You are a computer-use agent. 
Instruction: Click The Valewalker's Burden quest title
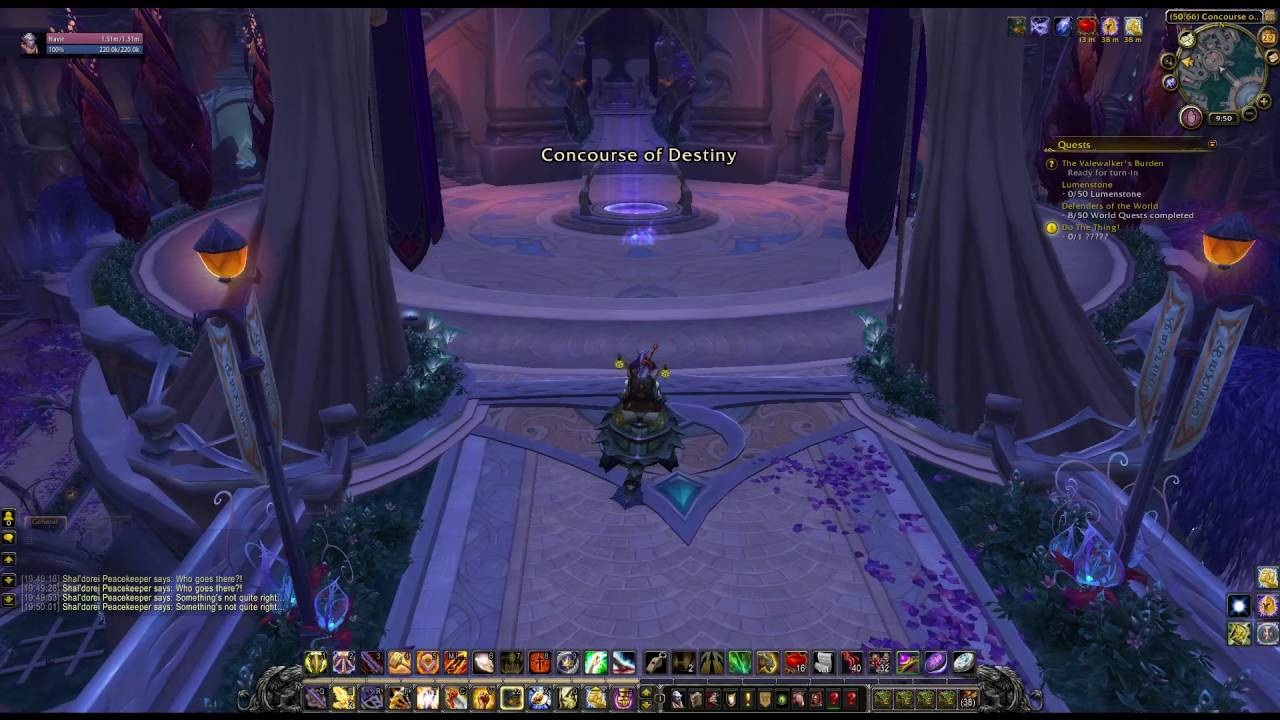click(1113, 163)
